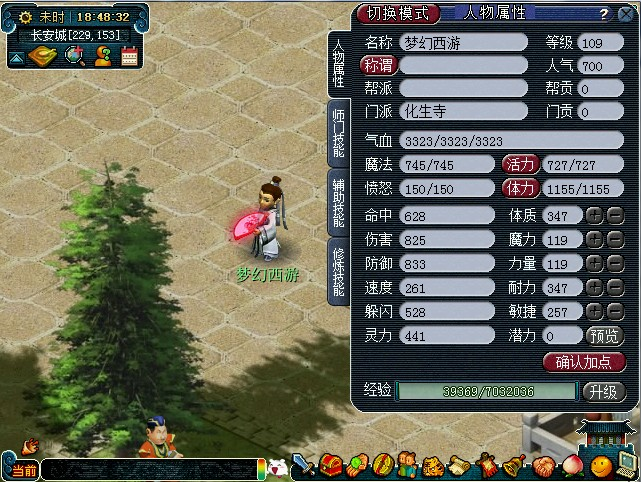Open the sword icon in bottom toolbar
The image size is (641, 482).
pos(303,465)
